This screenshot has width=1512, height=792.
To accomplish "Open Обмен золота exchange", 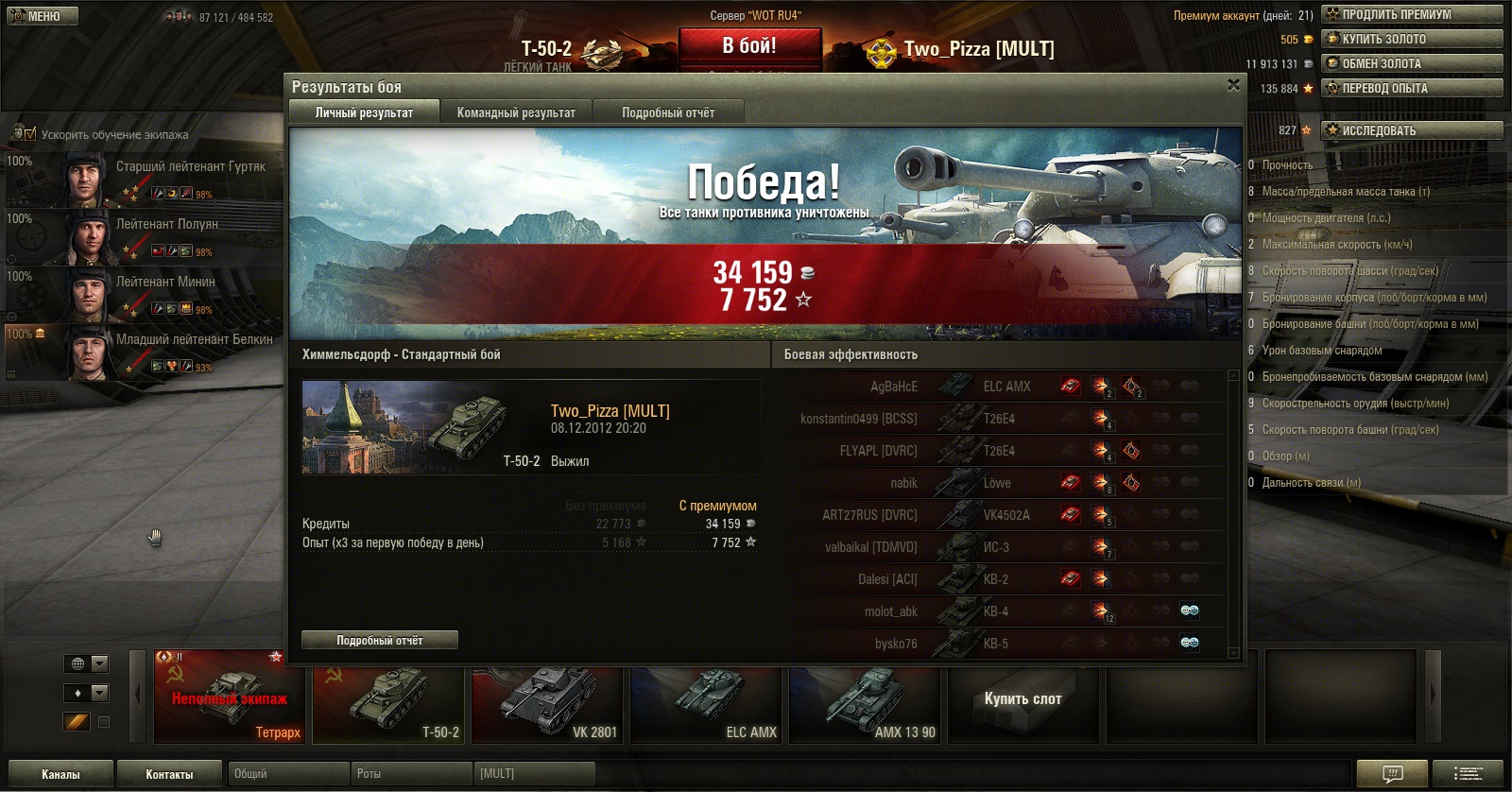I will [1412, 63].
